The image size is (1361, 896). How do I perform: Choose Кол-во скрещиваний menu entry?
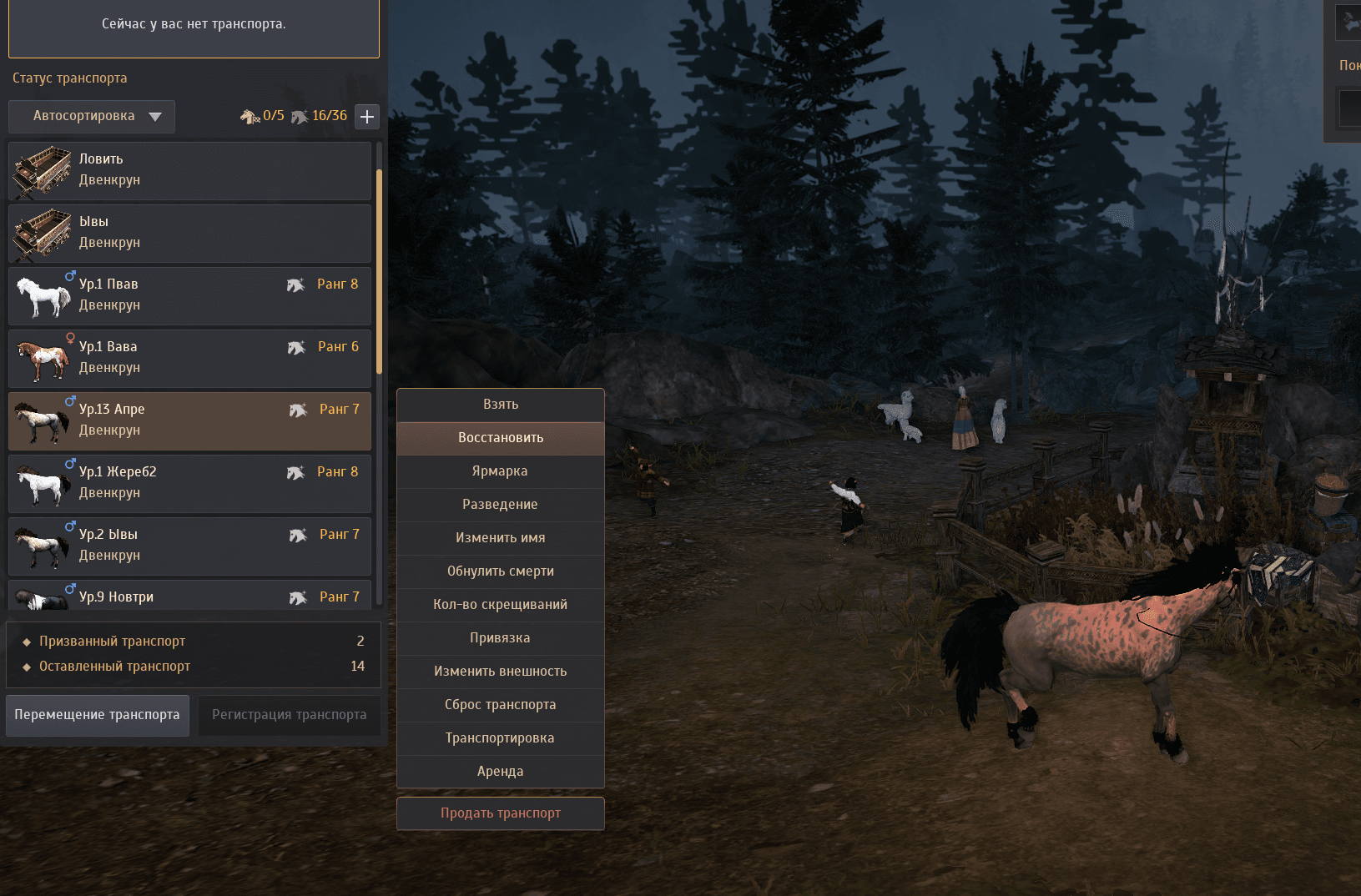[x=501, y=605]
